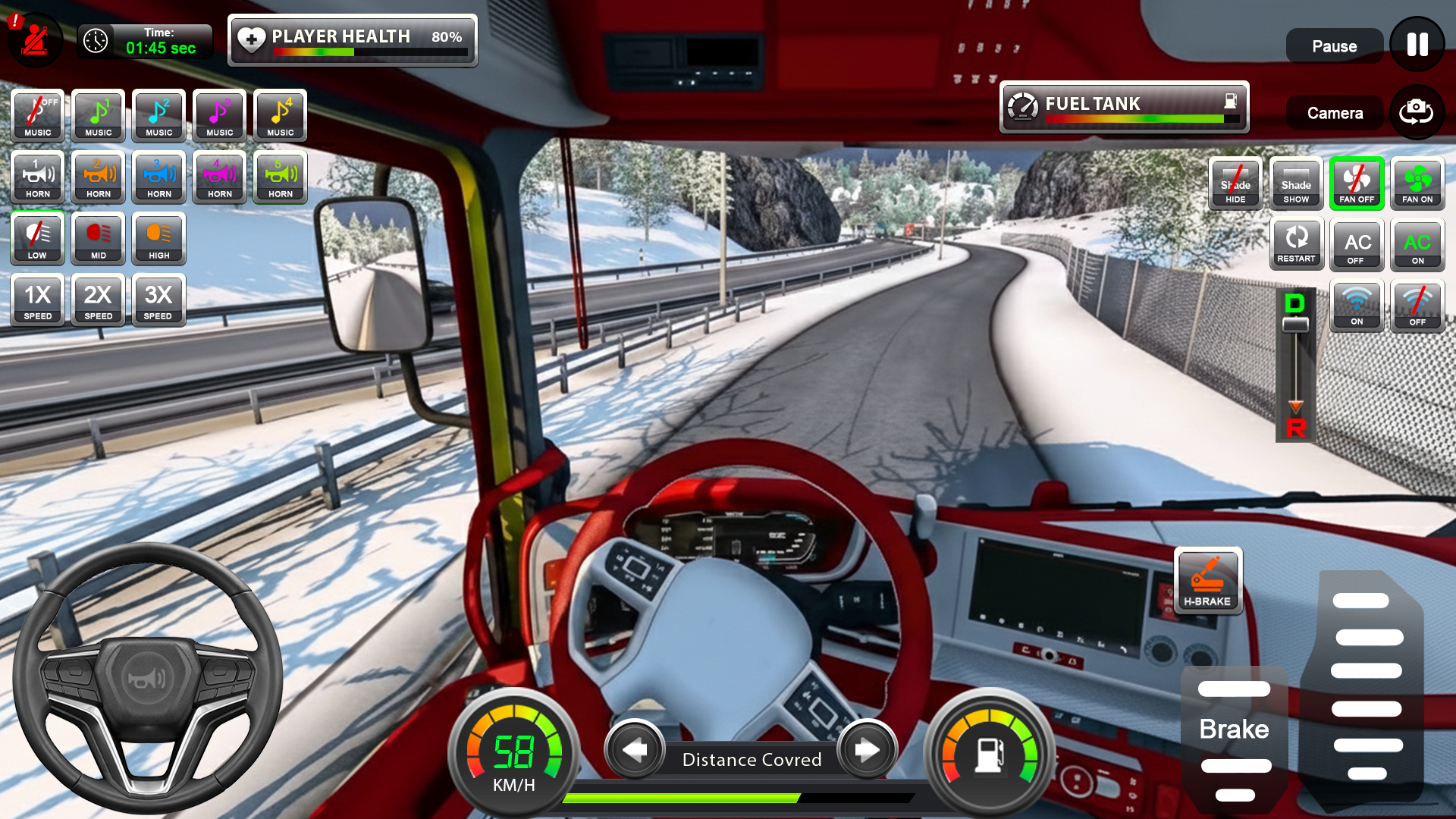The image size is (1456, 819).
Task: Disable music with the MUSIC OFF button
Action: tap(36, 115)
